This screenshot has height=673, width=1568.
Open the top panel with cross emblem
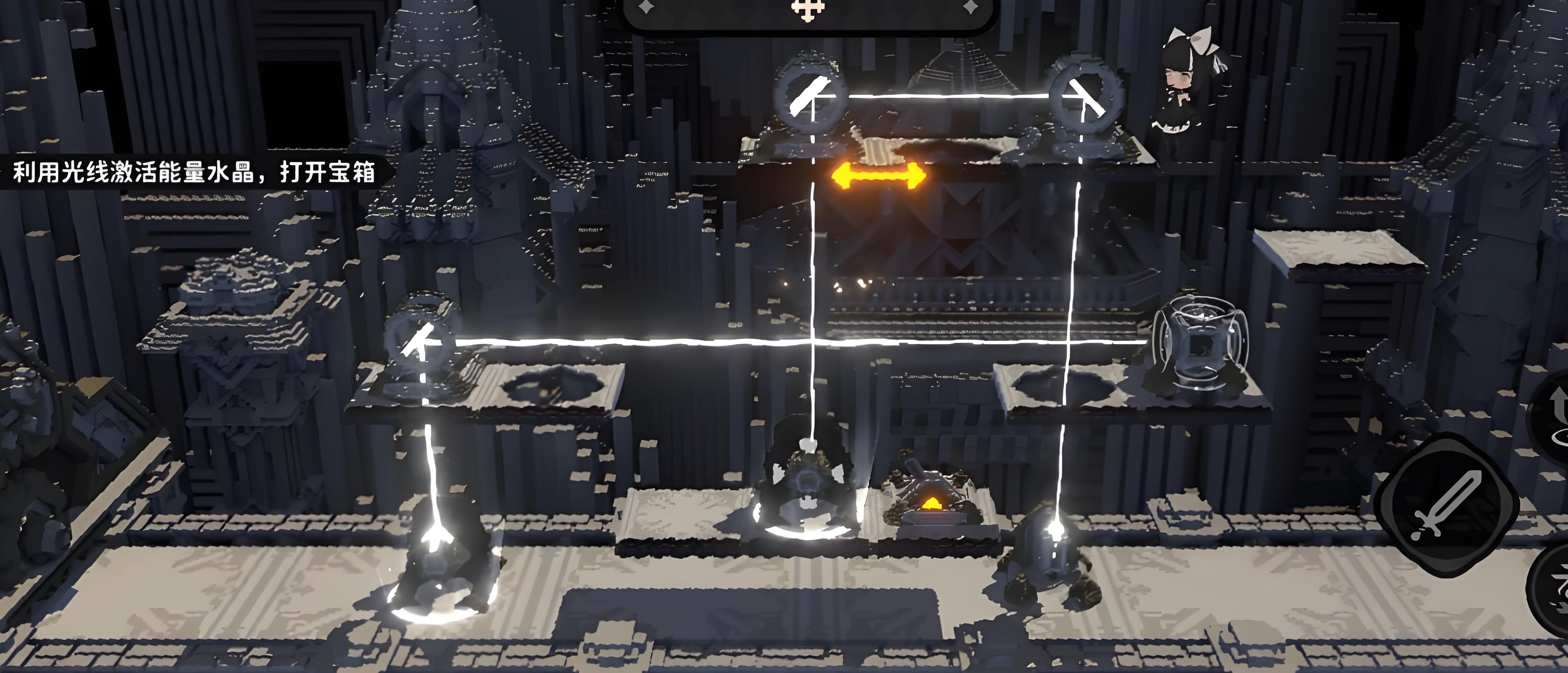click(808, 11)
